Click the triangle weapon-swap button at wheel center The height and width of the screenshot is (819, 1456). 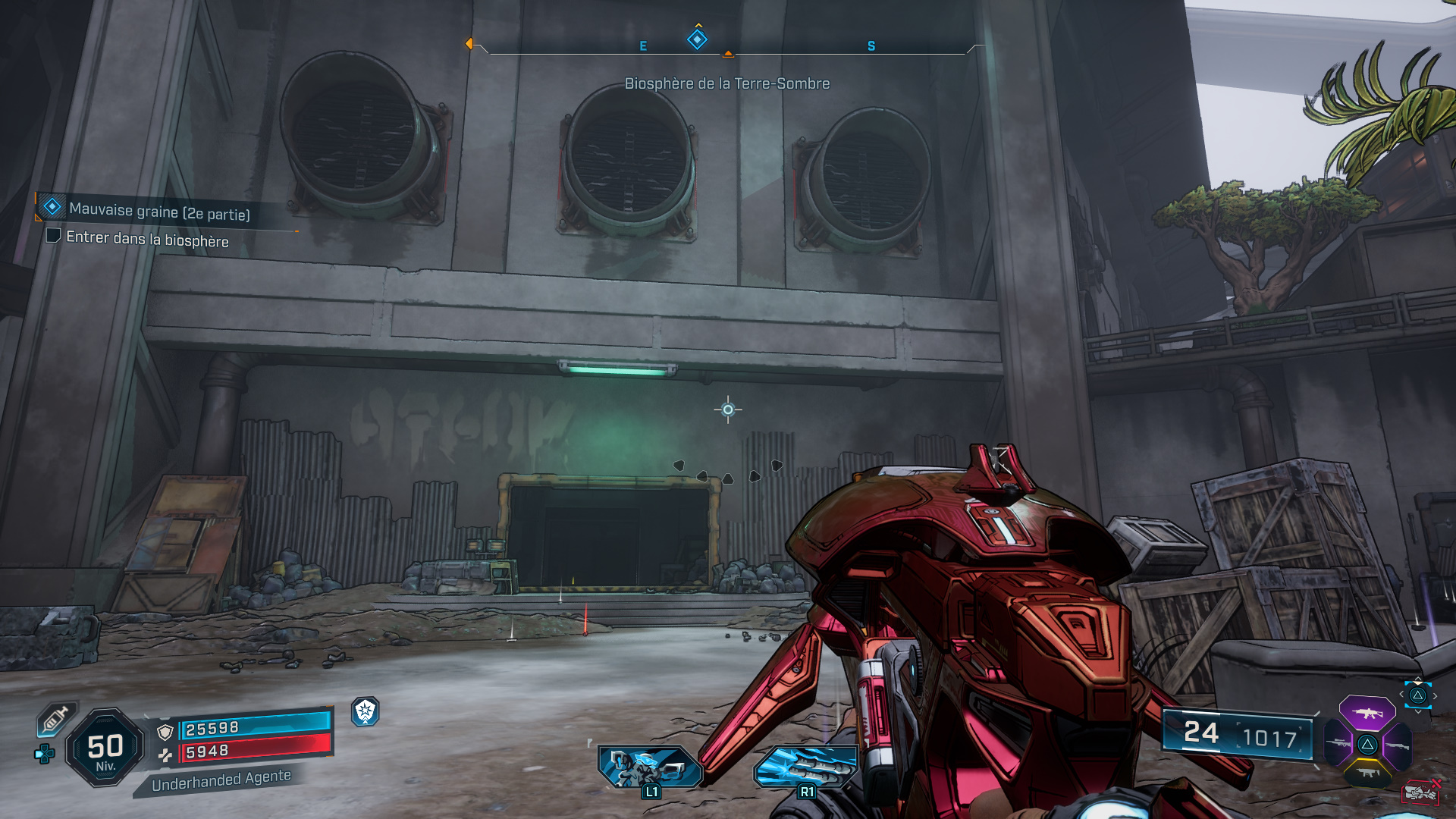[1368, 745]
